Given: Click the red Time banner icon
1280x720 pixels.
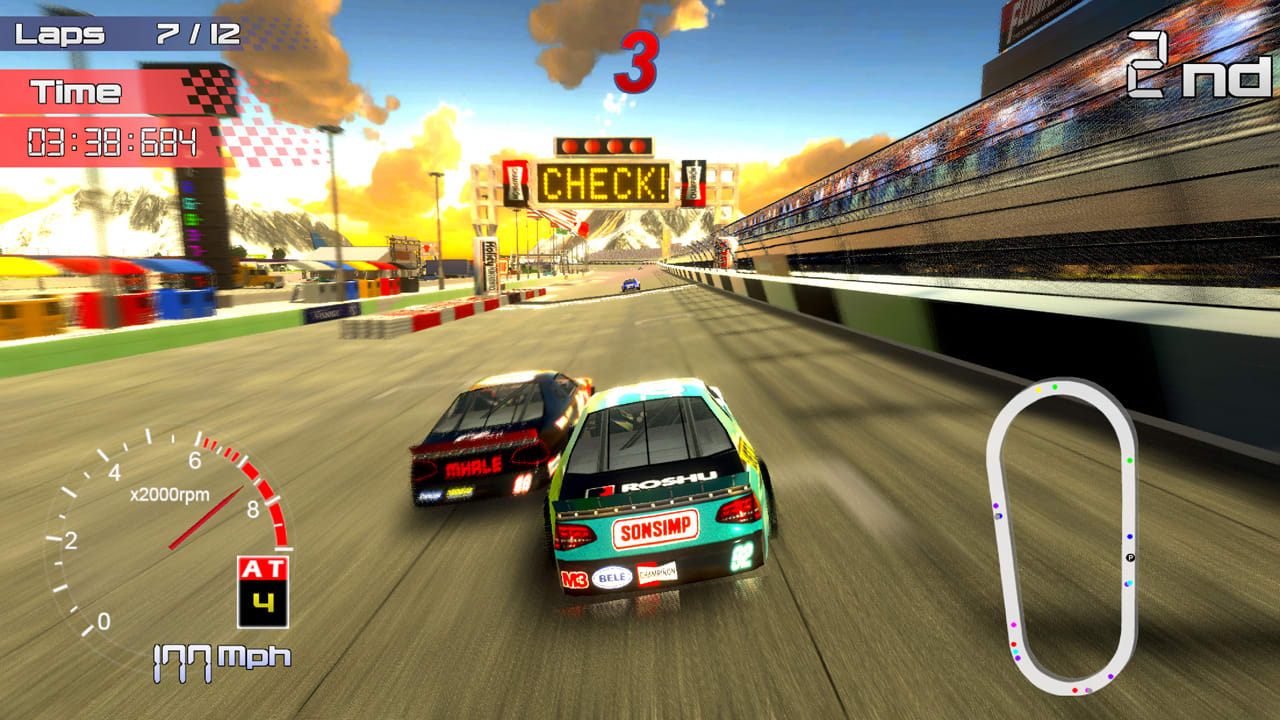Looking at the screenshot, I should click(75, 92).
